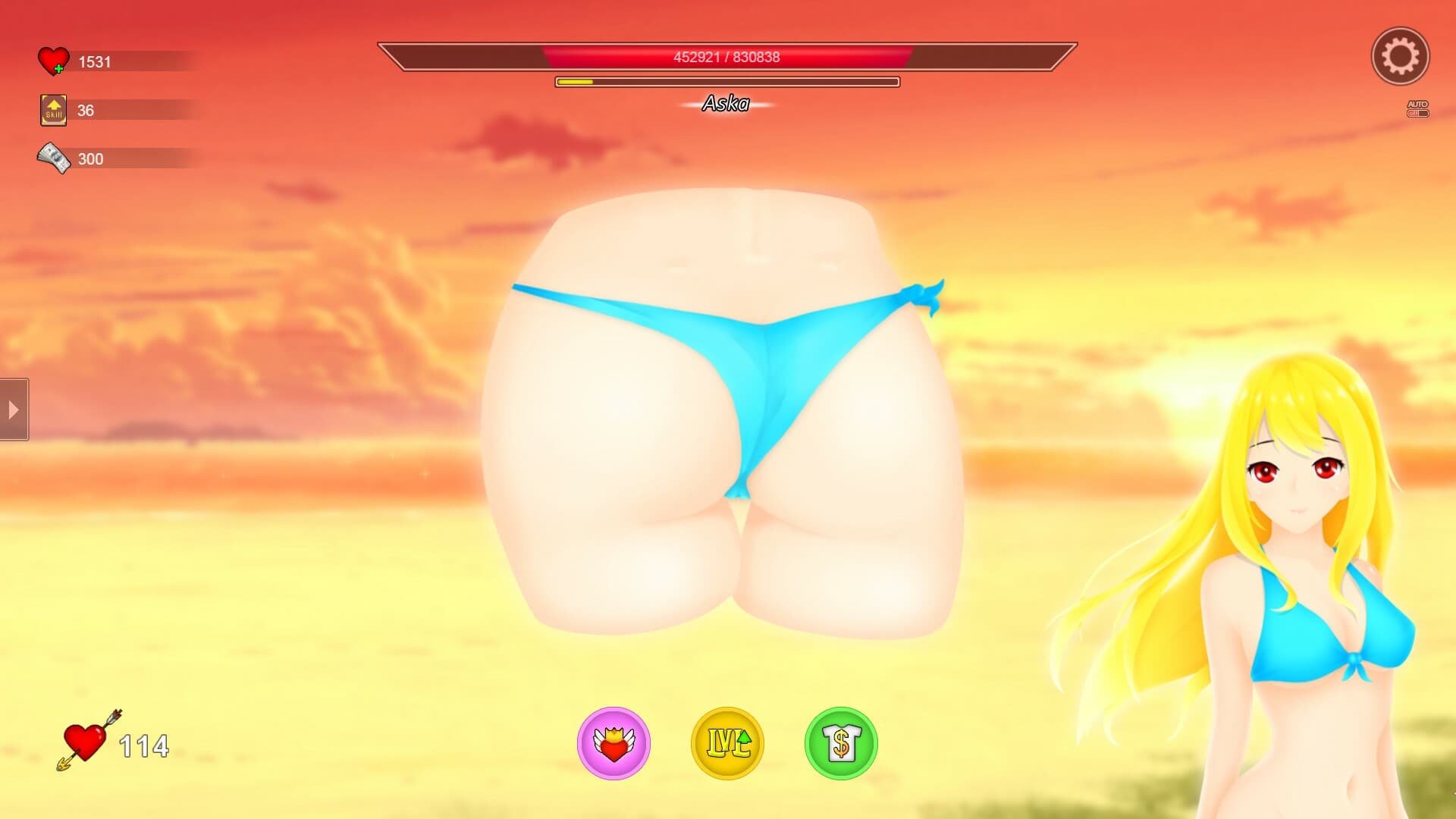Open the gear settings menu
1456x819 pixels.
pos(1400,56)
